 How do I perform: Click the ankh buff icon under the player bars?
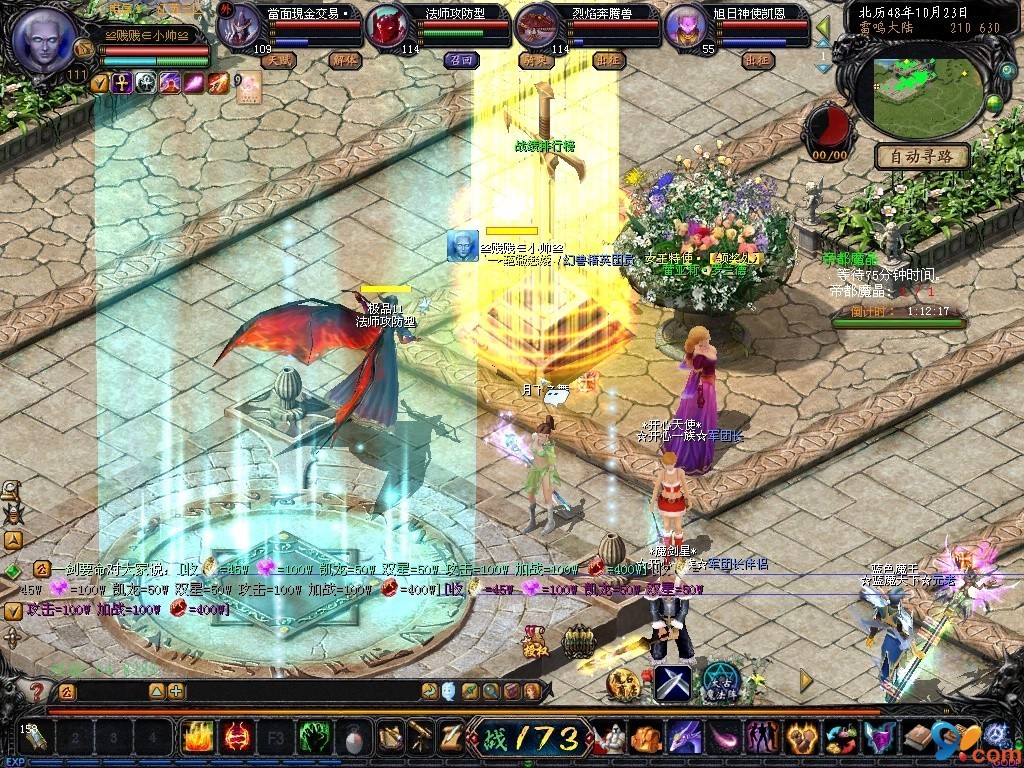pyautogui.click(x=121, y=83)
